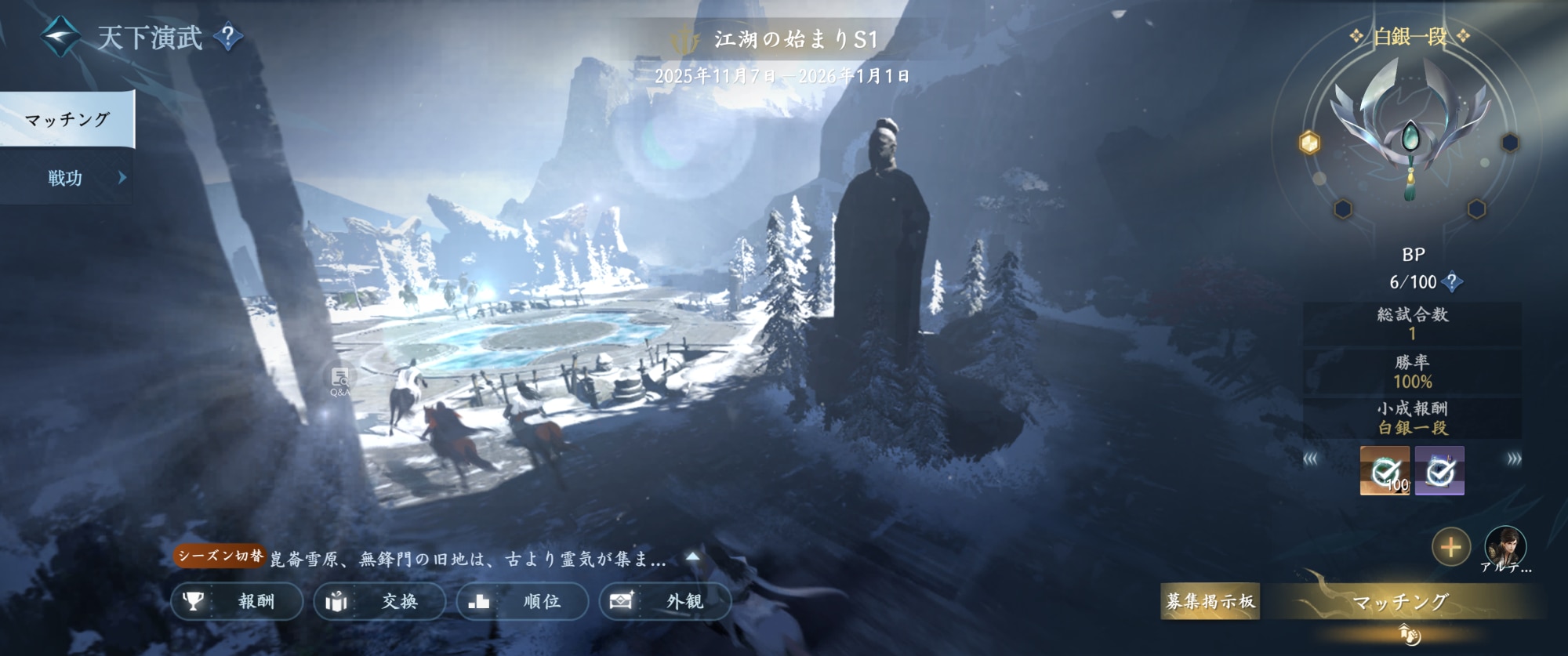Select the purple claimed reward item
This screenshot has height=656, width=1568.
[1439, 470]
